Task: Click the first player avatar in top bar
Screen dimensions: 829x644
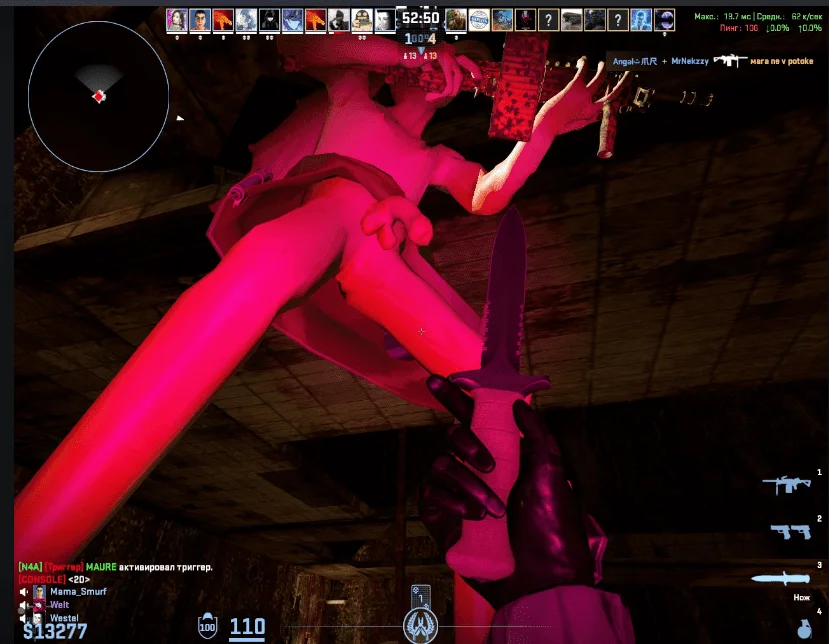Action: click(x=177, y=19)
